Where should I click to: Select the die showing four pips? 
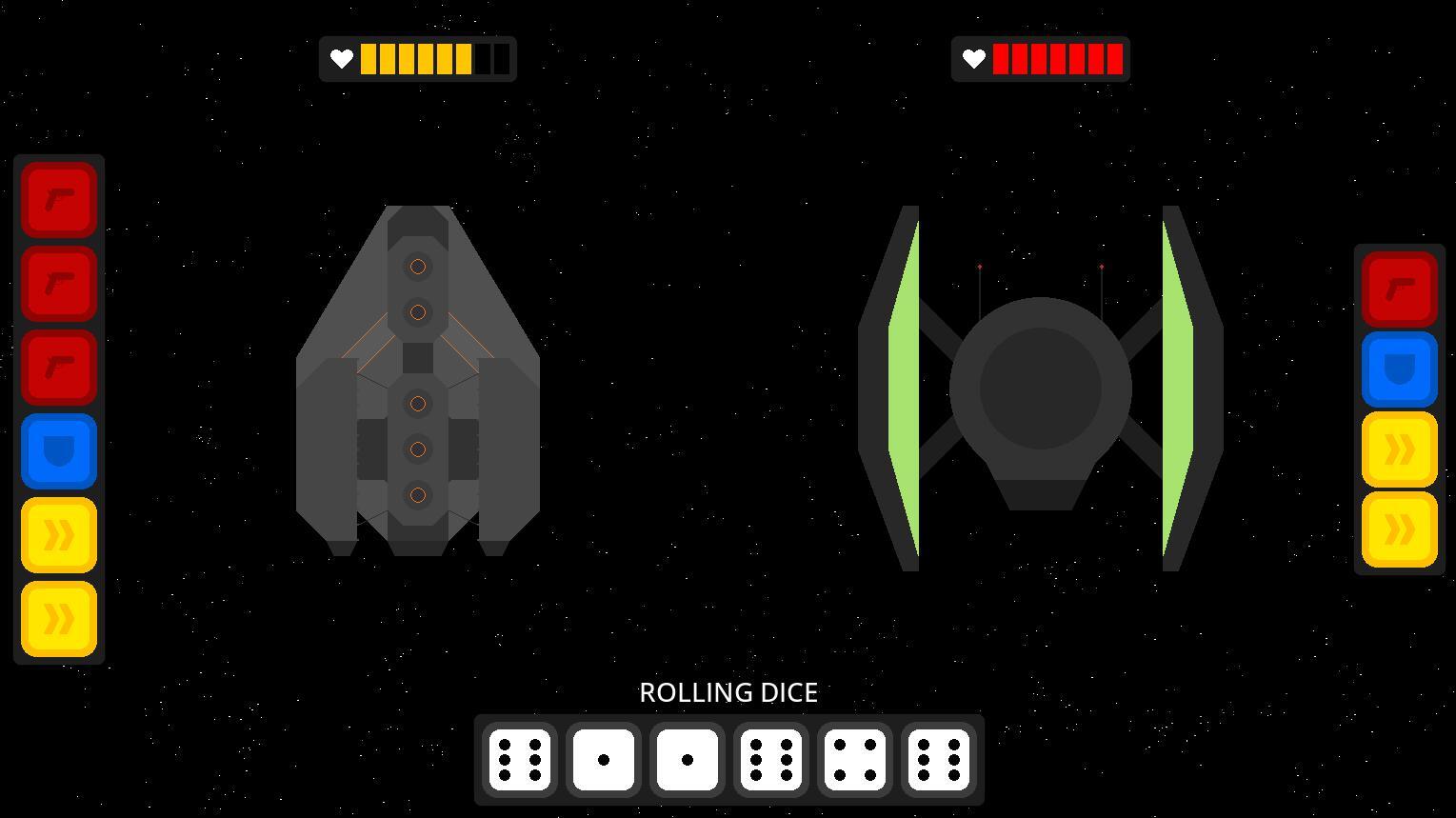coord(855,760)
